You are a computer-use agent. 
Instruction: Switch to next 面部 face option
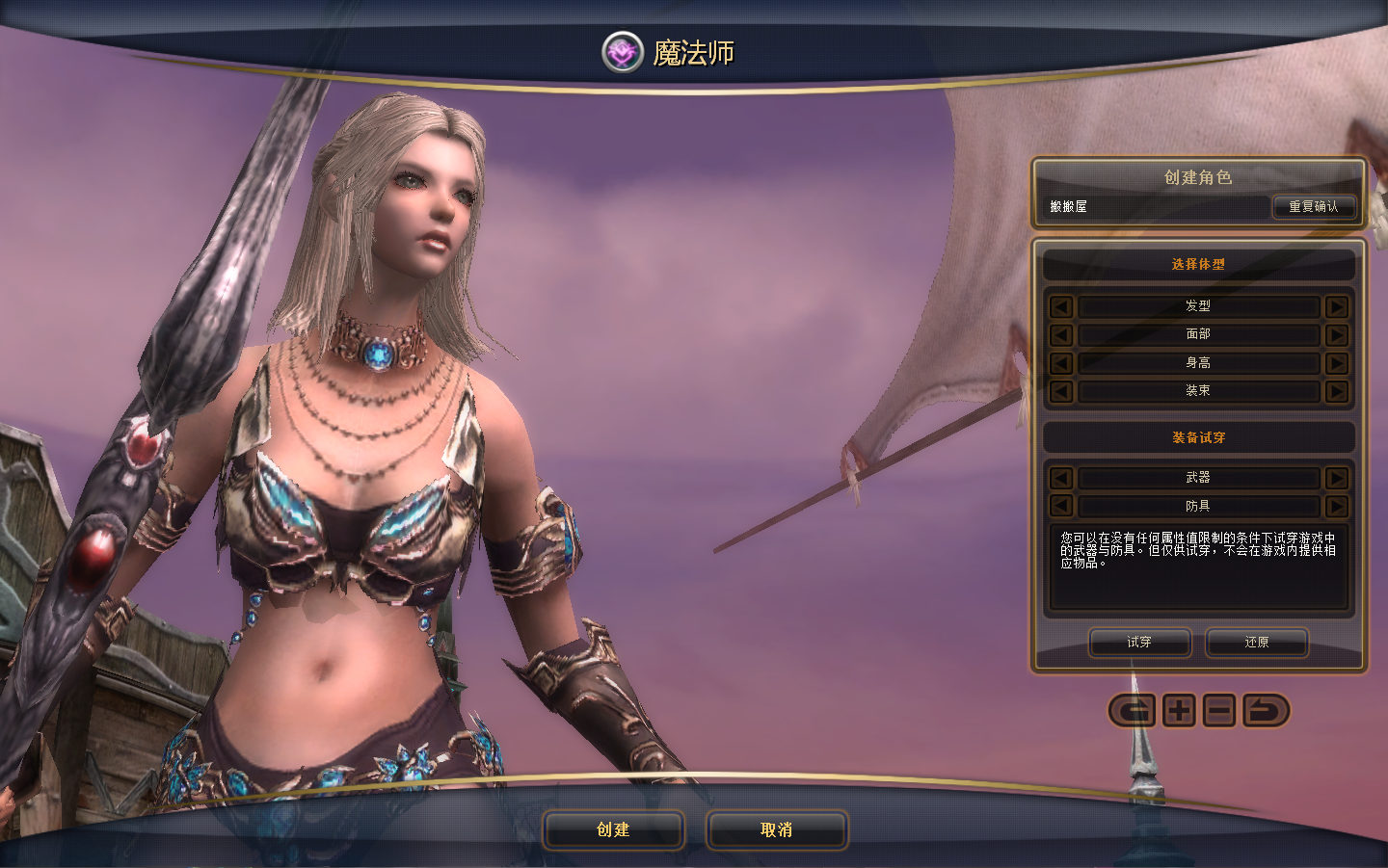(1336, 334)
